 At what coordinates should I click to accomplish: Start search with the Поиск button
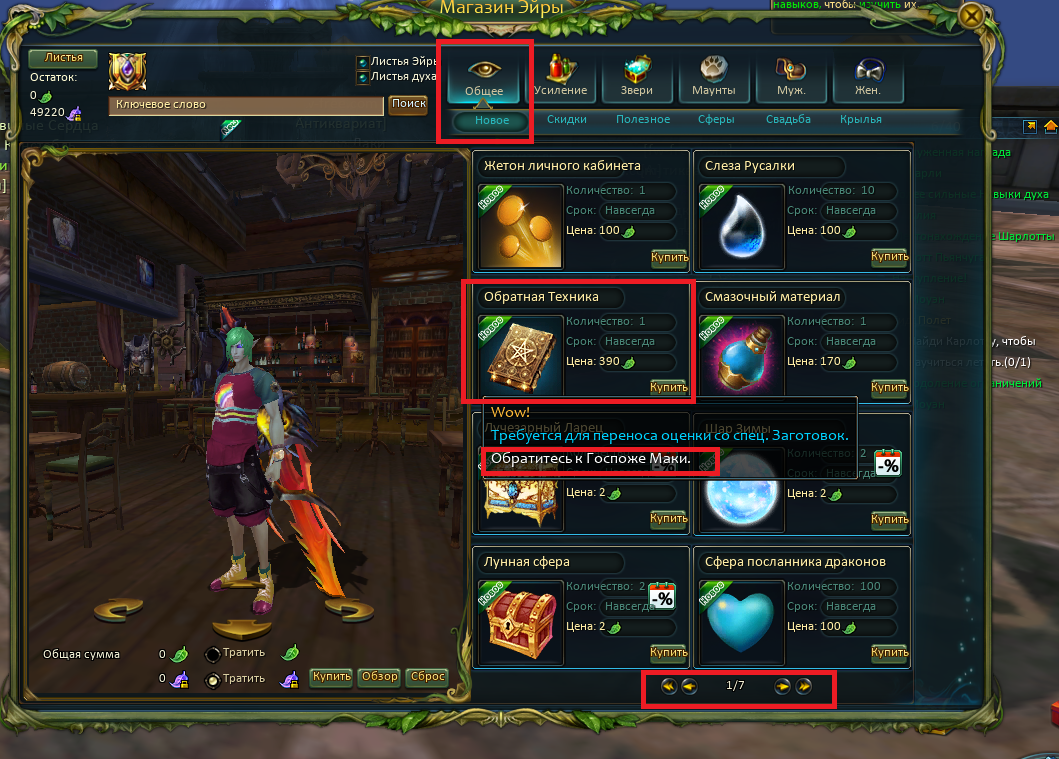(408, 104)
